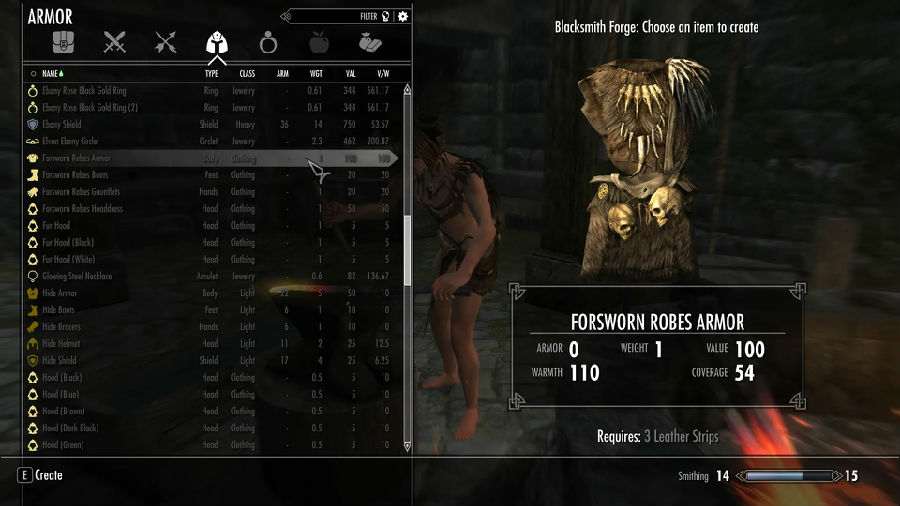Switch to the ring jewelry tab
Viewport: 900px width, 506px height.
[x=268, y=43]
